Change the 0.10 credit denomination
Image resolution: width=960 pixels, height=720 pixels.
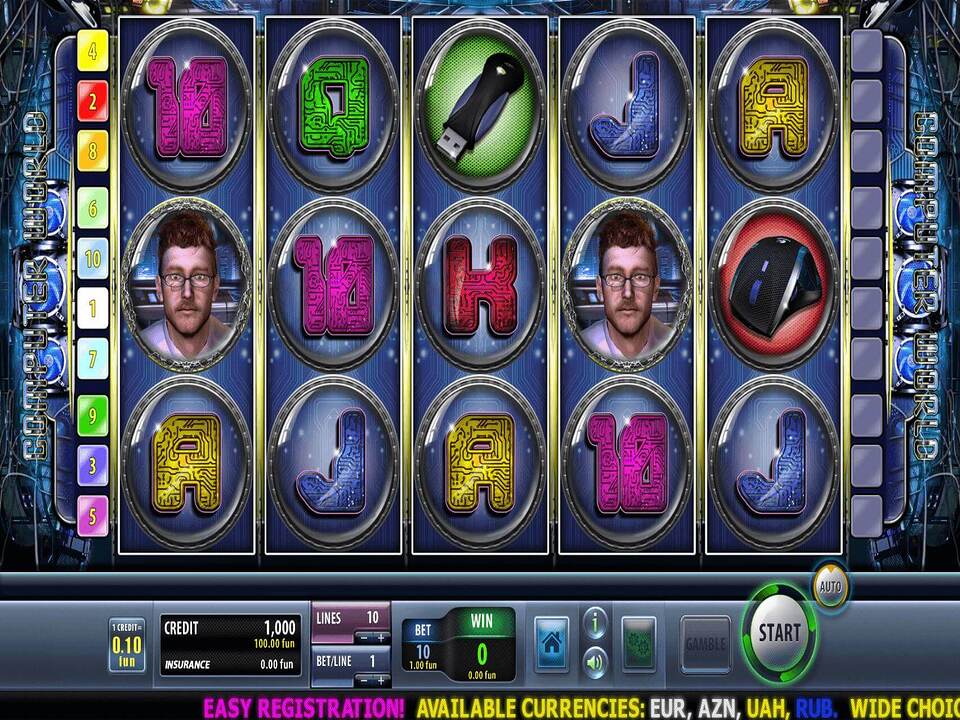pyautogui.click(x=127, y=645)
